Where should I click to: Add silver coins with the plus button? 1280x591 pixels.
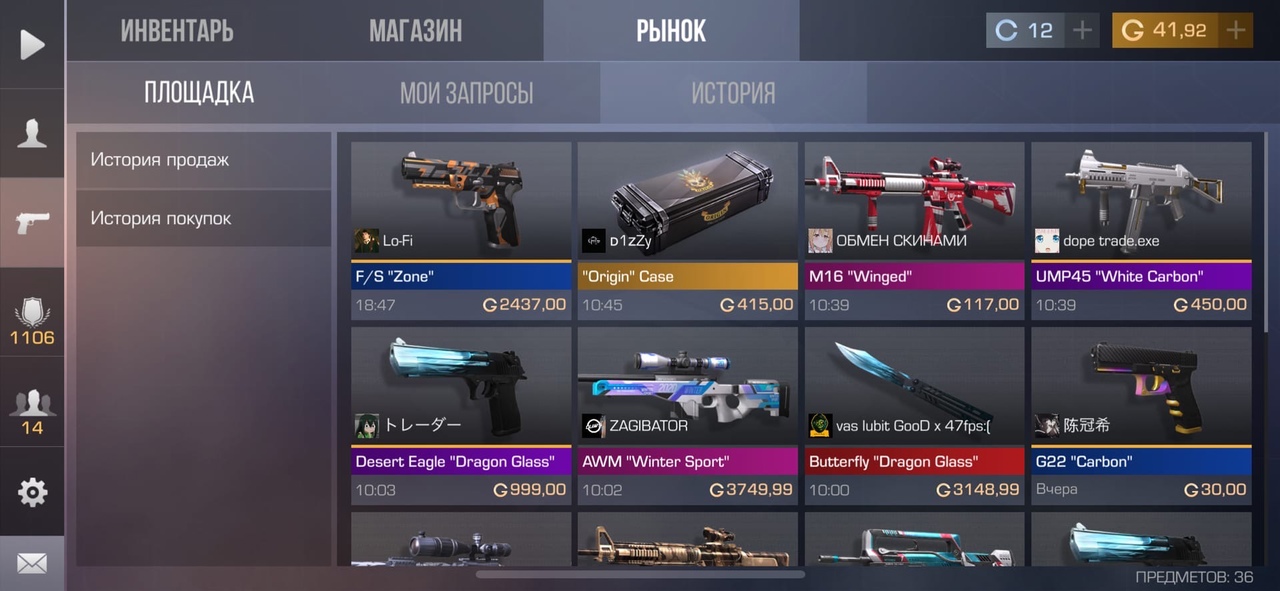point(1082,31)
